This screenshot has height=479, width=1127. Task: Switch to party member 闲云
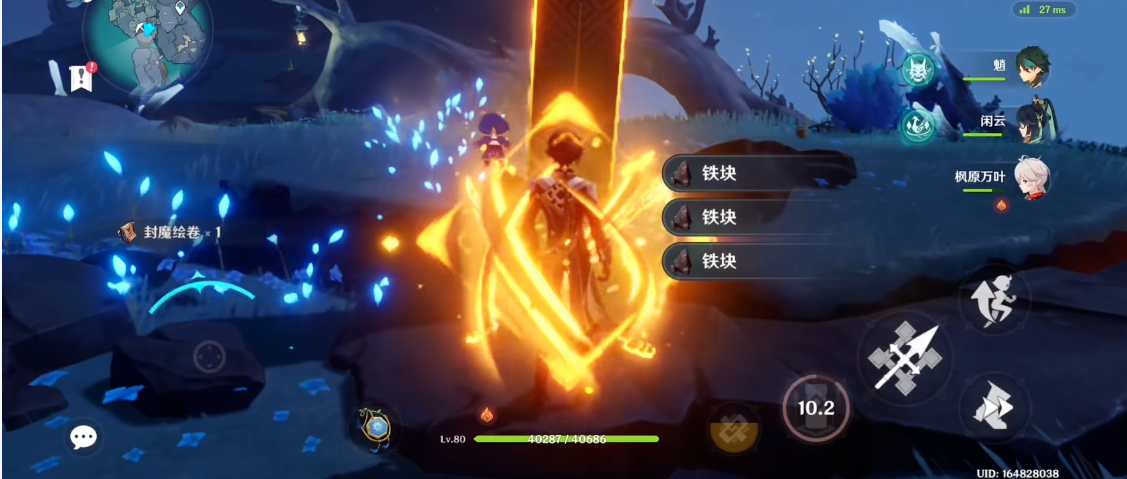pyautogui.click(x=1031, y=124)
